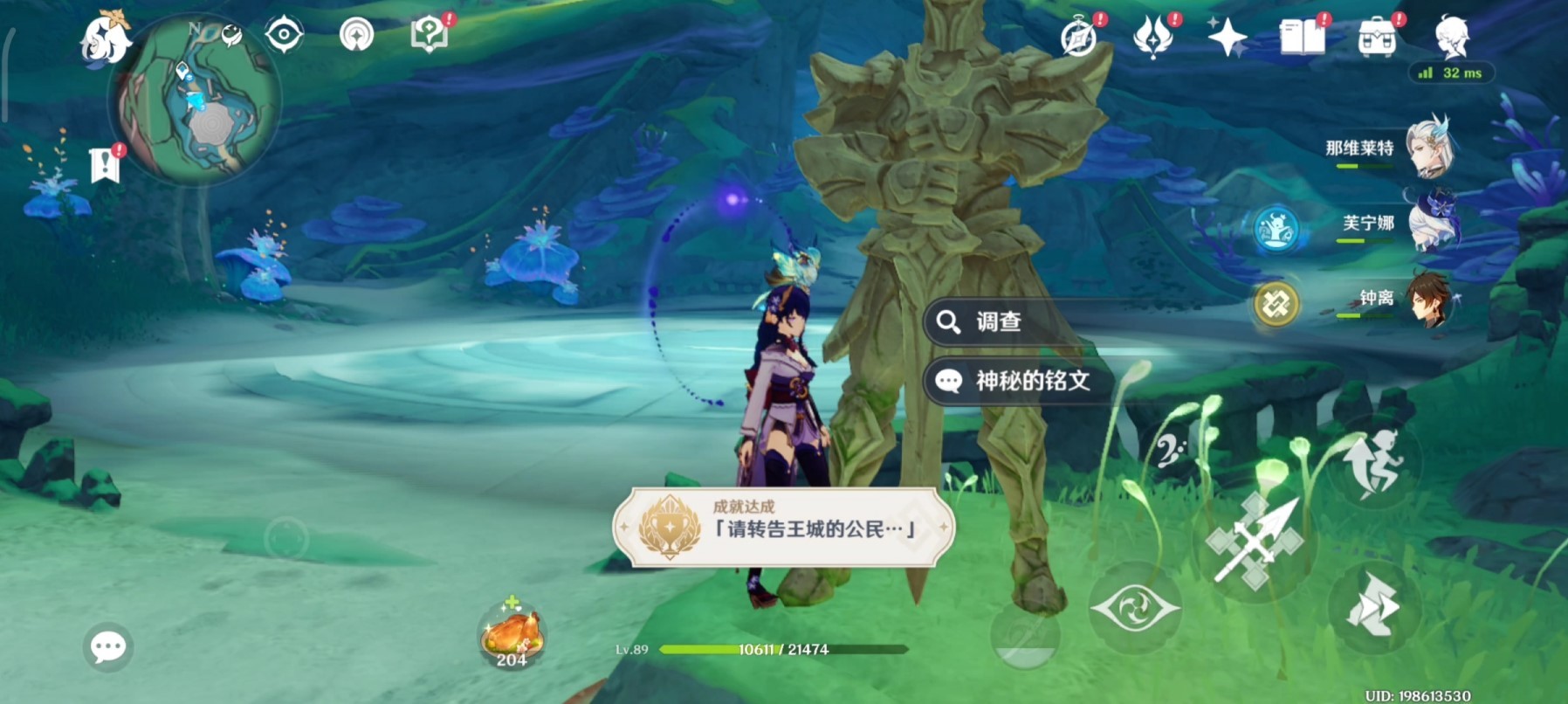Open the chat bubble in bottom-left corner
Viewport: 1568px width, 704px height.
107,647
